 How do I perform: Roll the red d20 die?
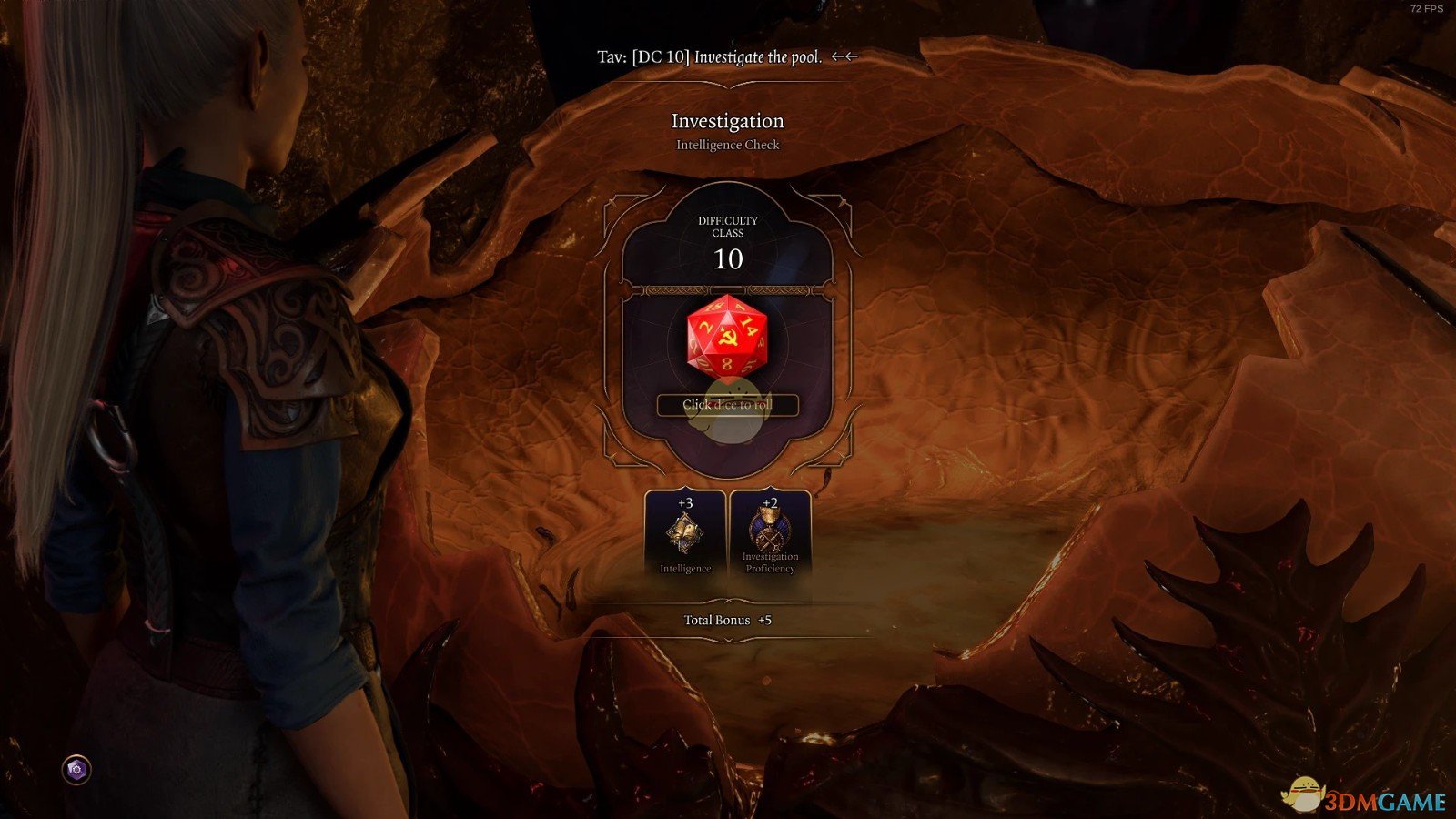(x=727, y=336)
